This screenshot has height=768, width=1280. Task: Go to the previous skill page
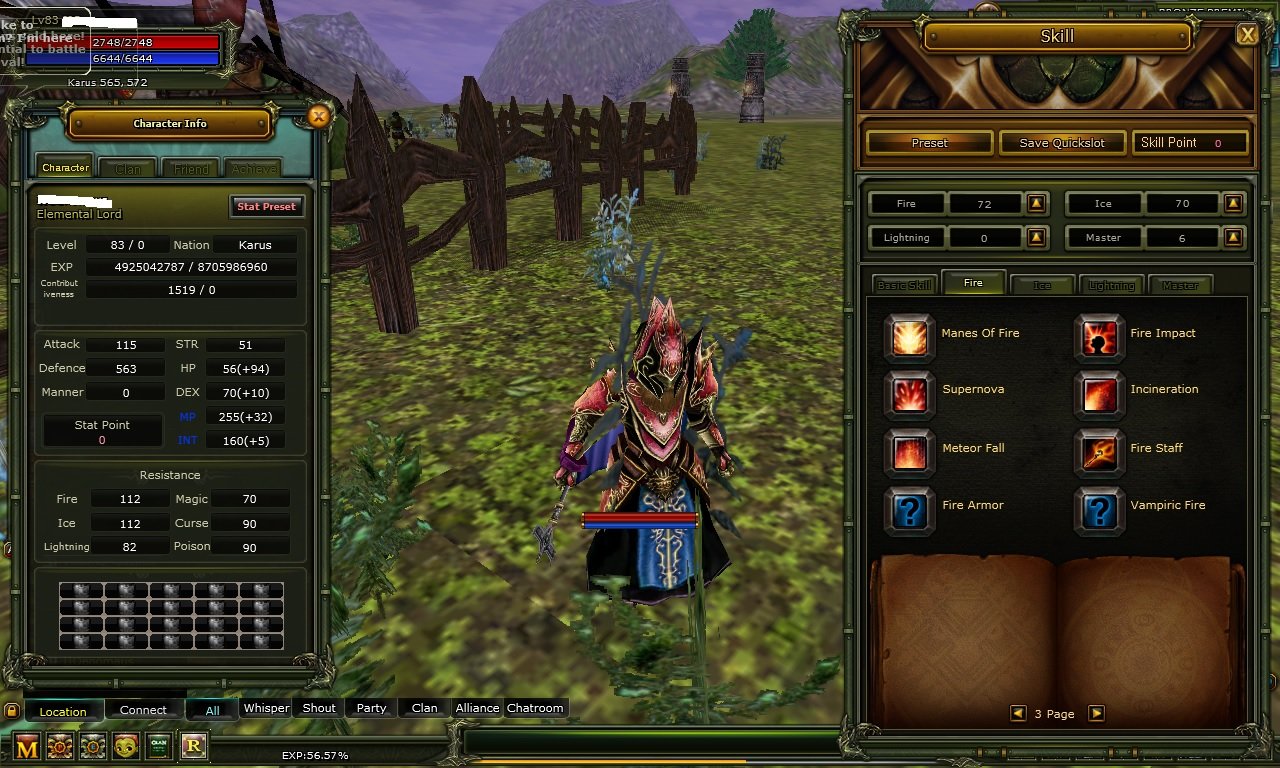click(x=1018, y=713)
